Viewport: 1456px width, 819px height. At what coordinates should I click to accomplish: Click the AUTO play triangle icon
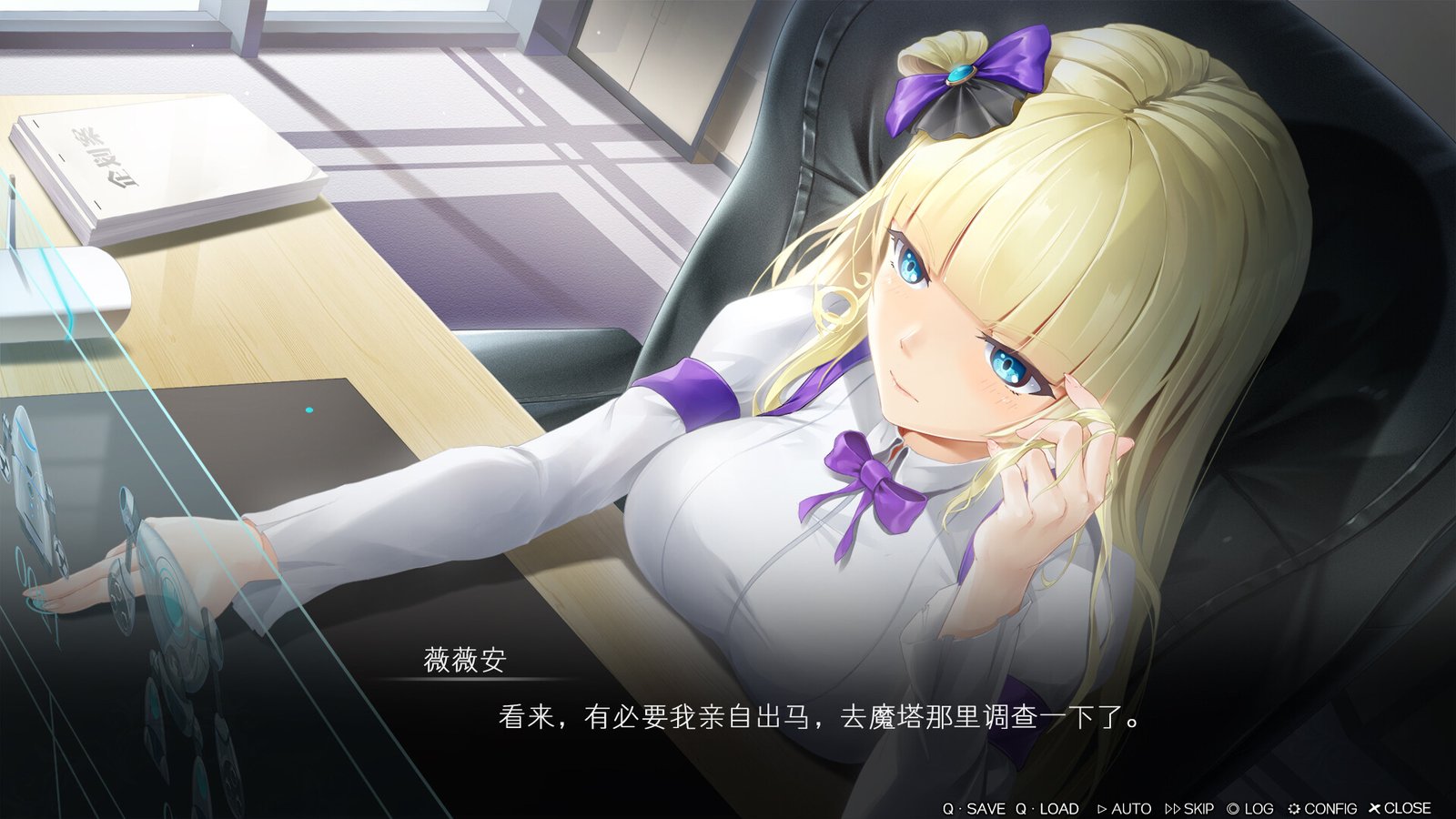(x=1102, y=808)
